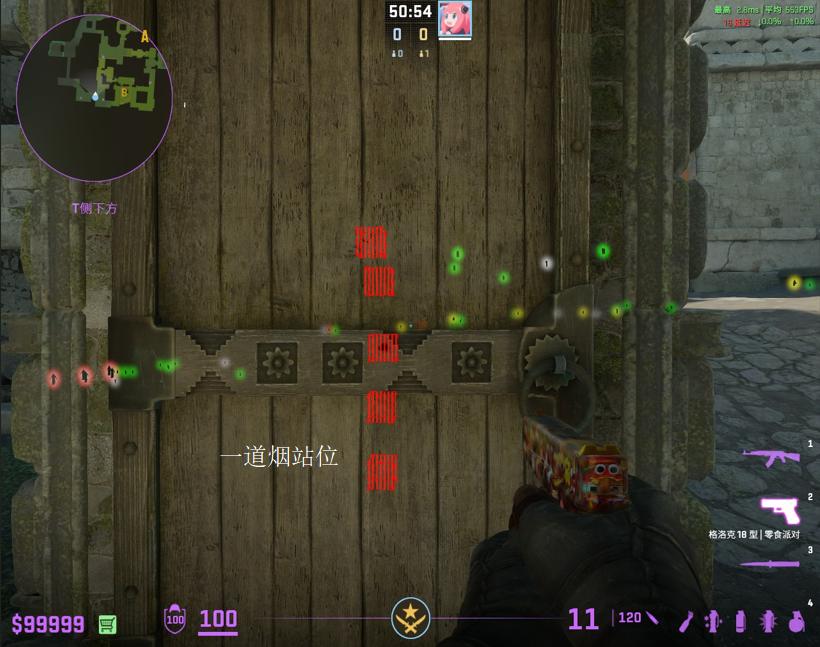820x647 pixels.
Task: Click the circular radar minimap
Action: pyautogui.click(x=94, y=97)
